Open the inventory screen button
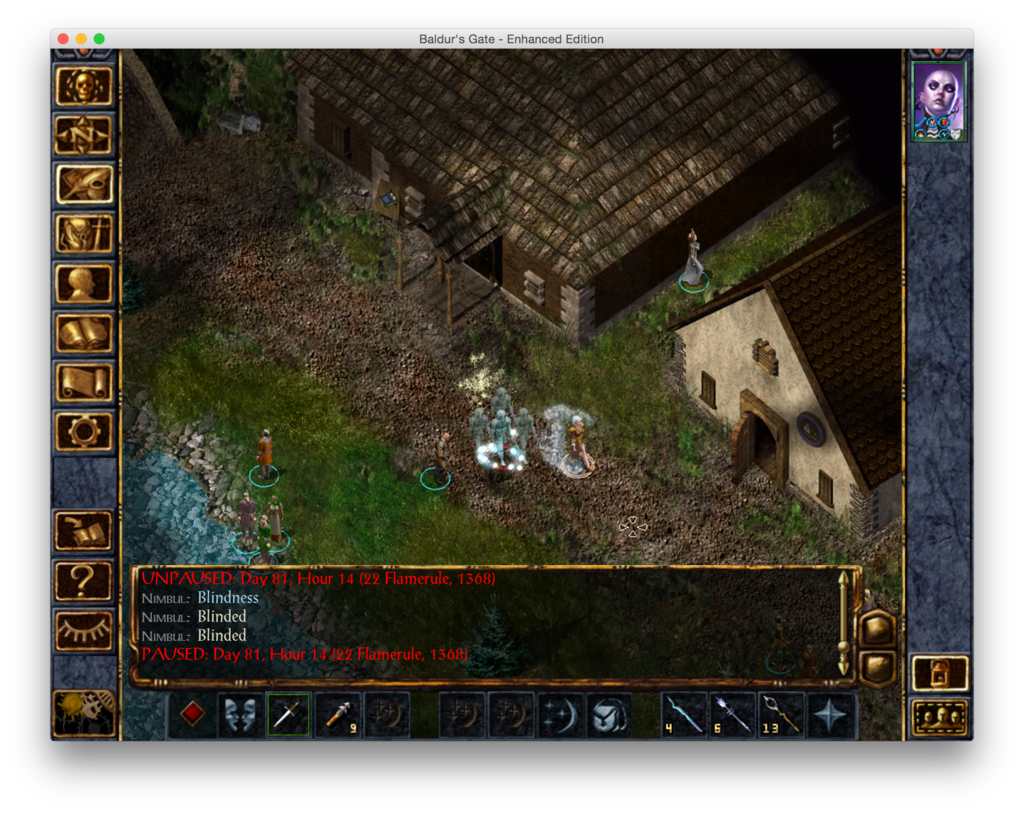The image size is (1024, 813). point(84,234)
